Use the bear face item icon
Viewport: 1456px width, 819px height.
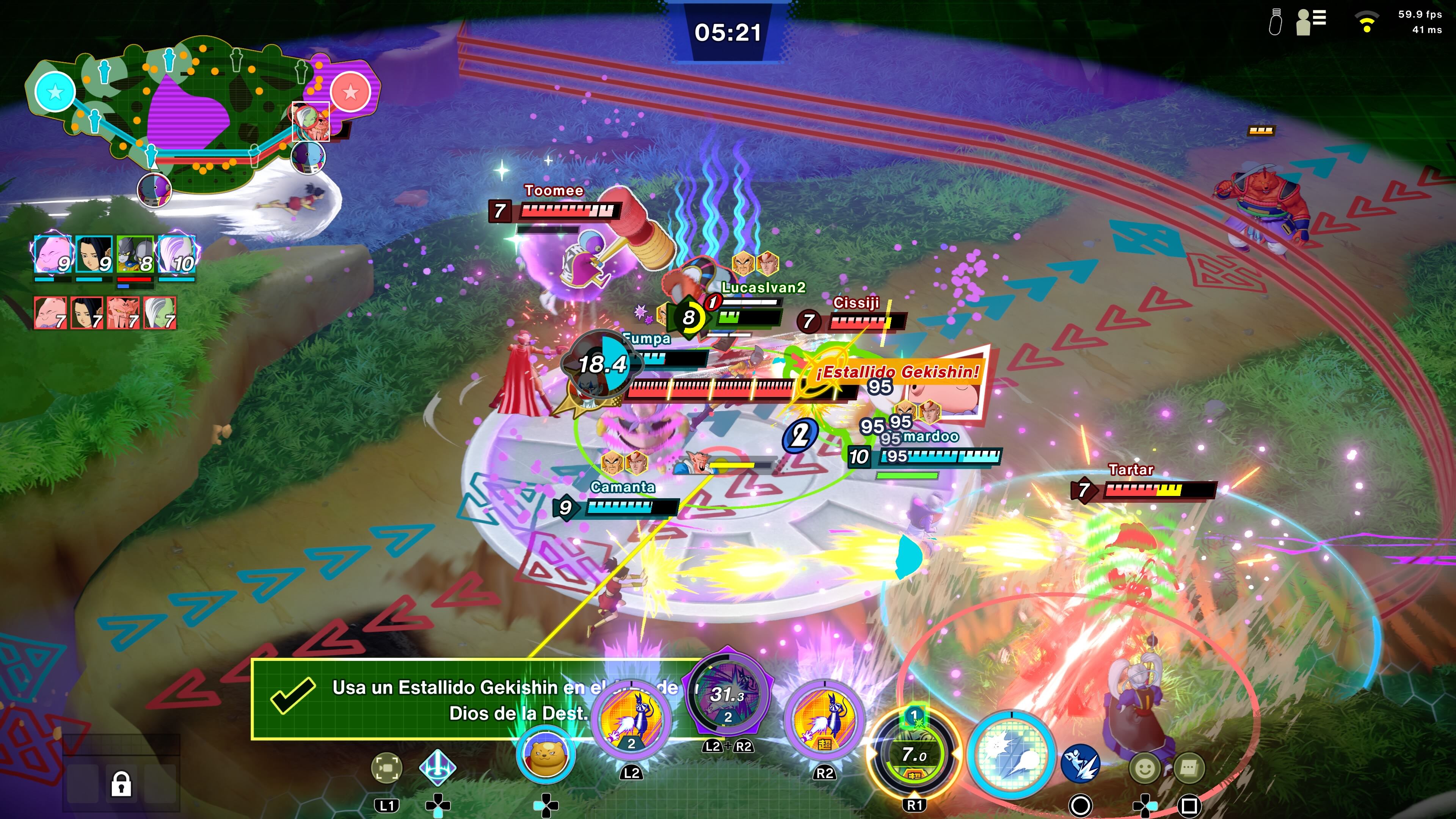[x=546, y=755]
